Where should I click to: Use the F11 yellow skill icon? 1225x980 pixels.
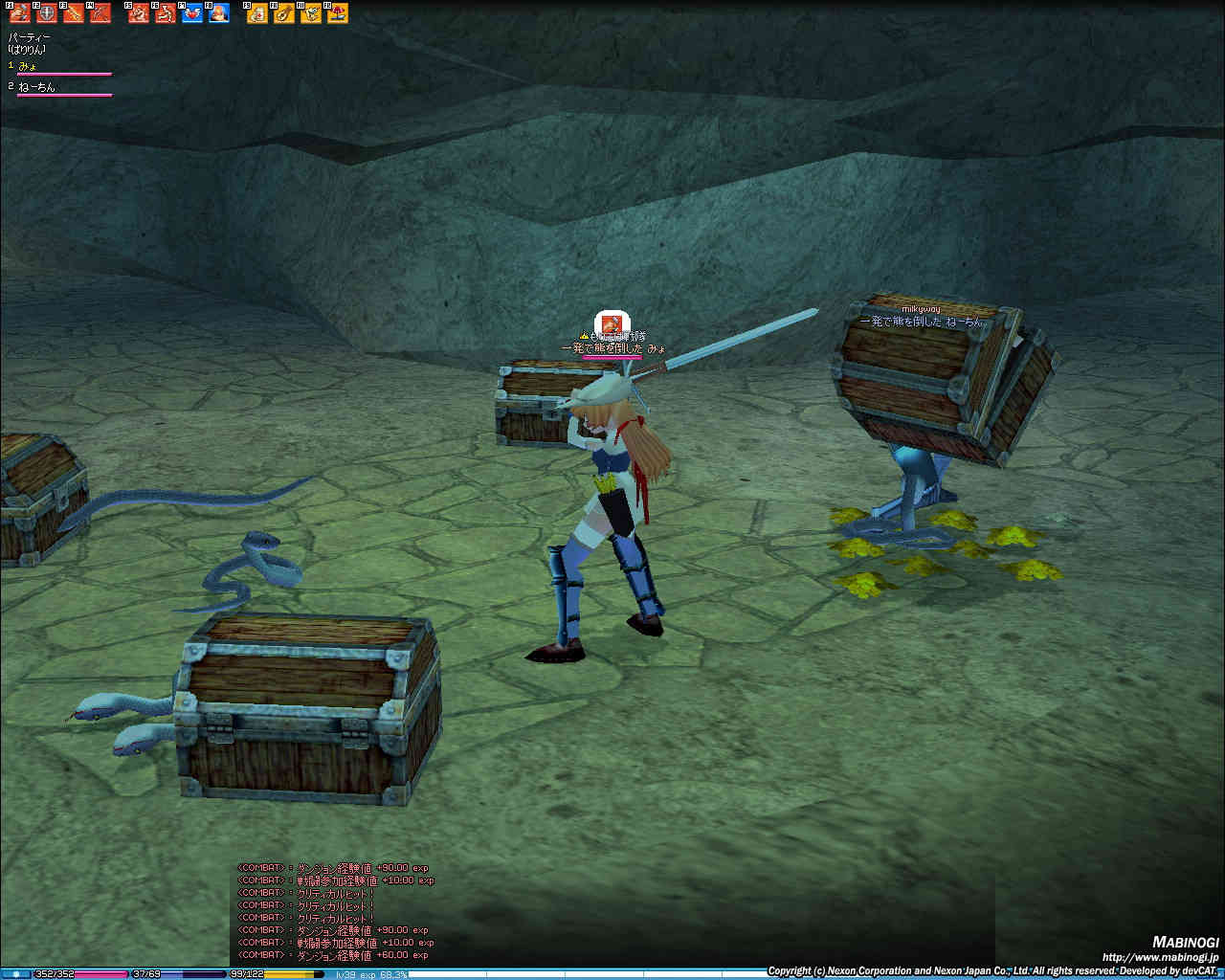(311, 13)
